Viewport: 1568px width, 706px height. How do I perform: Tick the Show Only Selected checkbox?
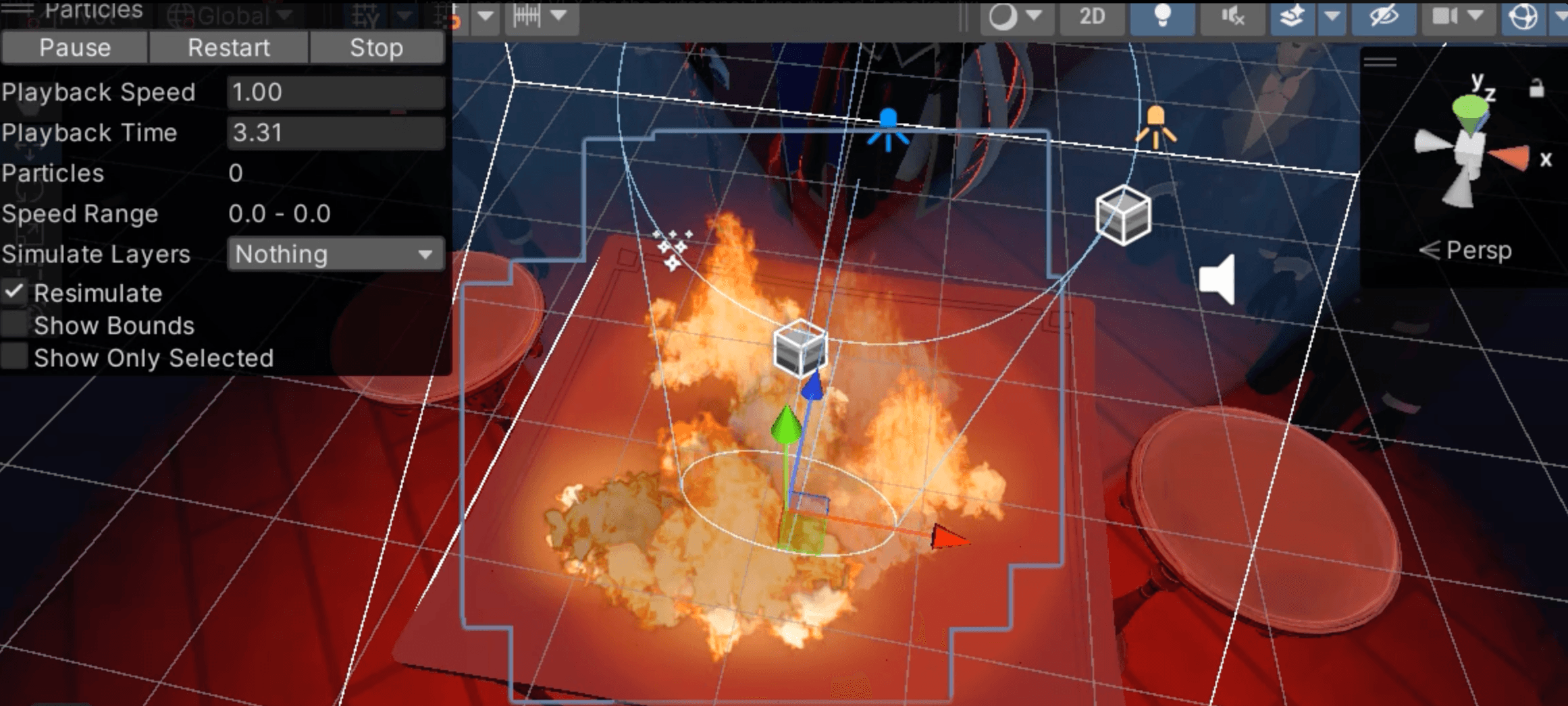point(14,357)
